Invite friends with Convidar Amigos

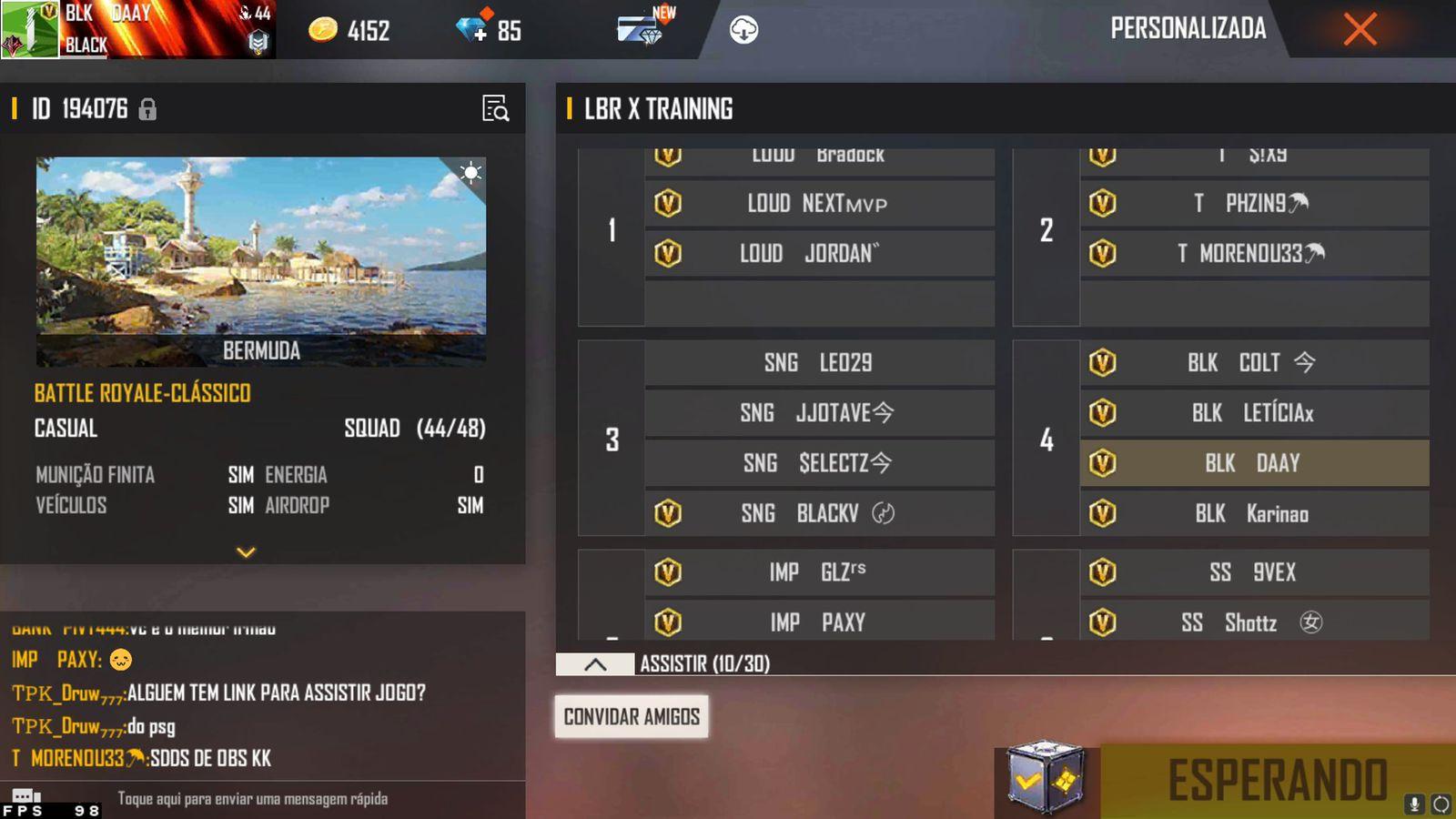[632, 716]
